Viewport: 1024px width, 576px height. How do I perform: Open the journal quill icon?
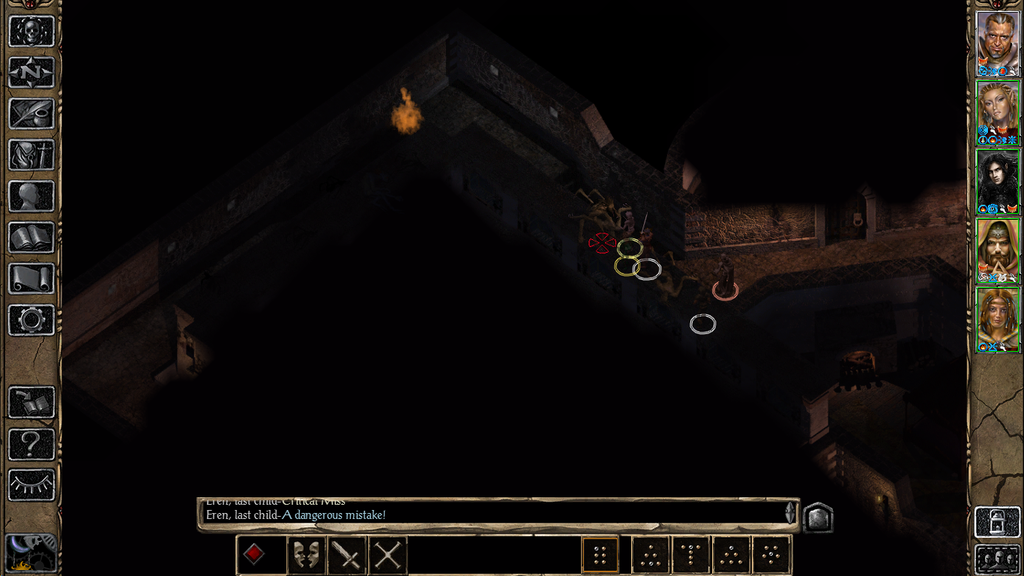[31, 113]
